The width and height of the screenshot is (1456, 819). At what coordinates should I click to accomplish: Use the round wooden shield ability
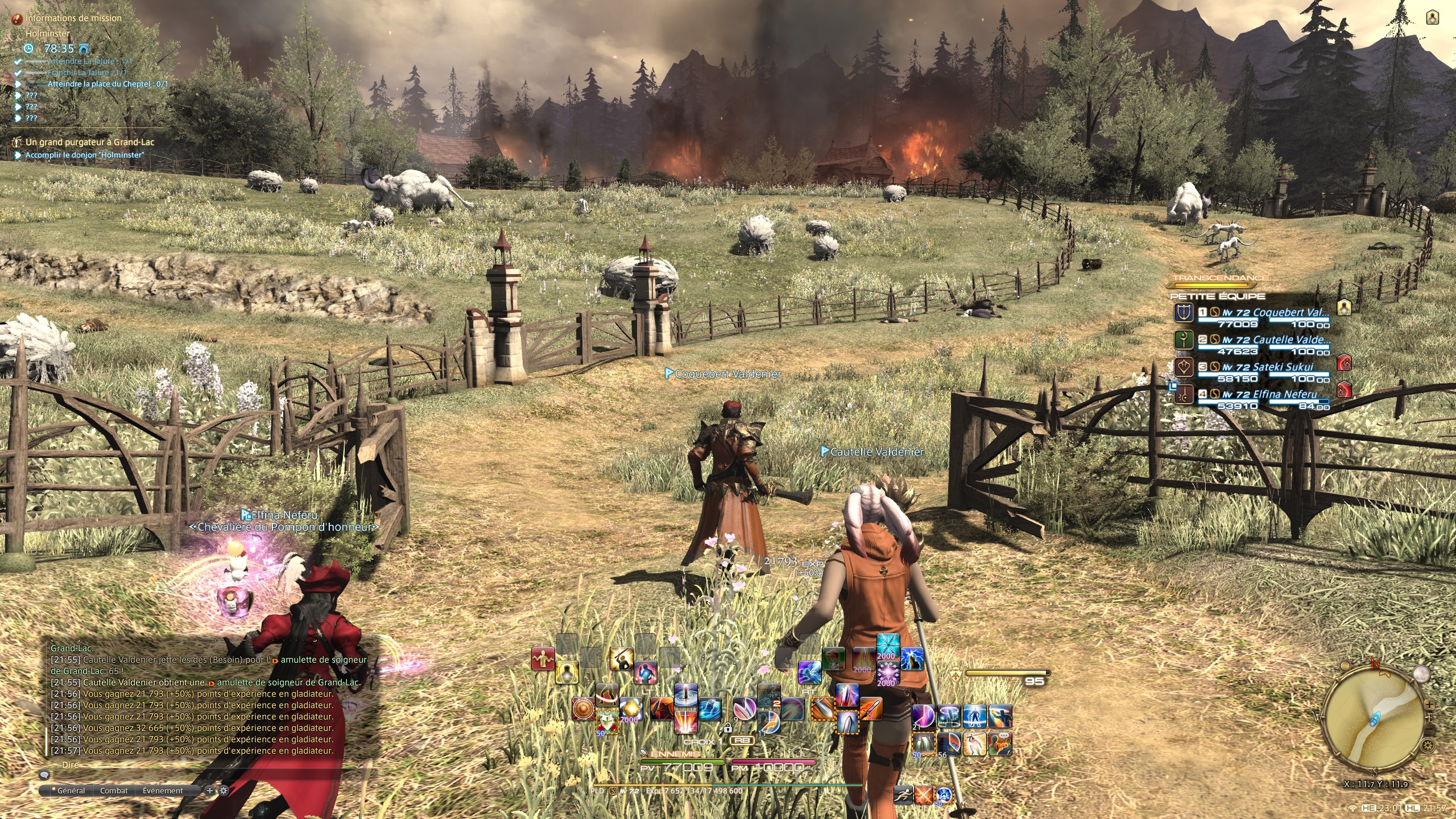583,709
